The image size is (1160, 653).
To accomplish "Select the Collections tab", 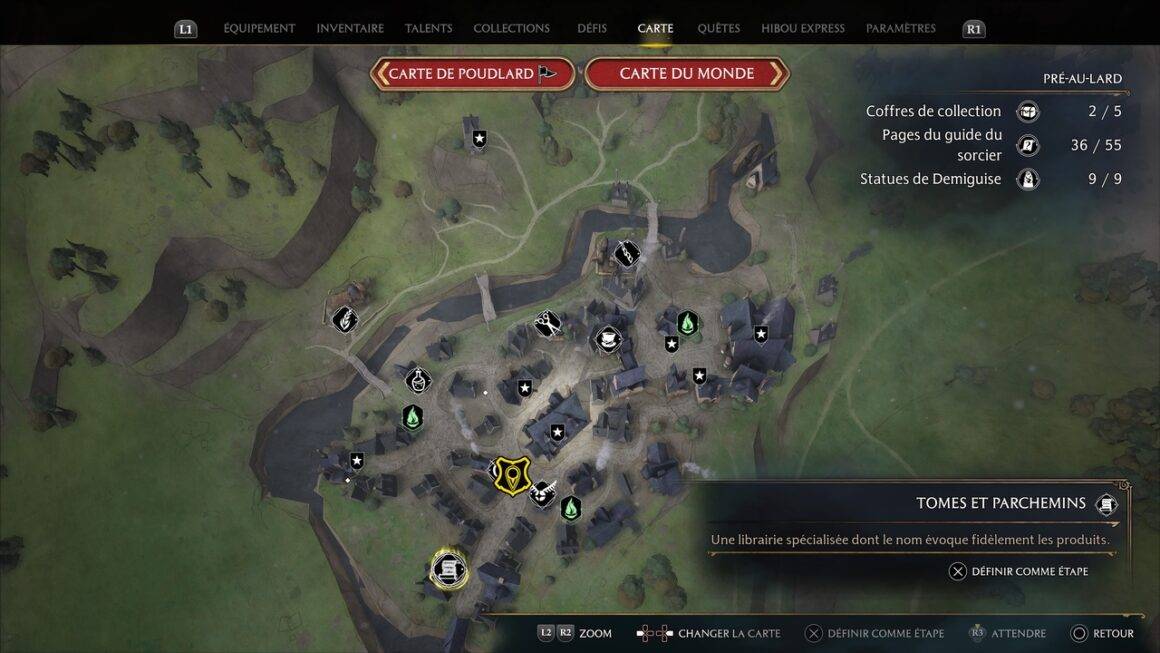I will pyautogui.click(x=511, y=28).
